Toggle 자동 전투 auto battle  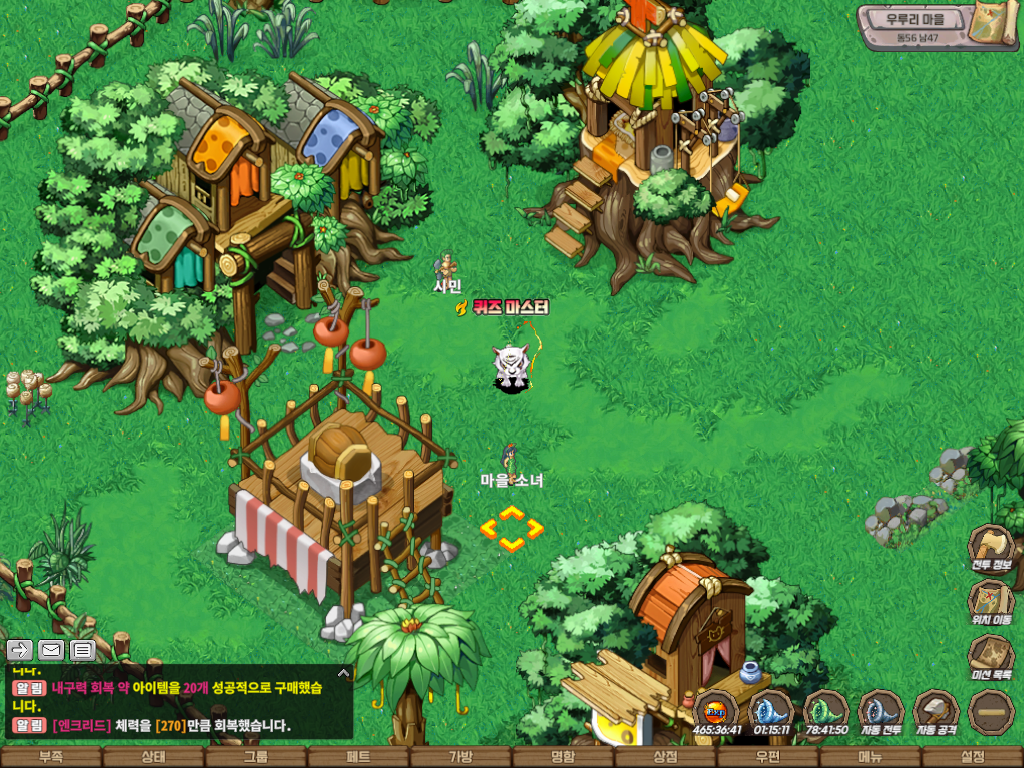click(881, 711)
